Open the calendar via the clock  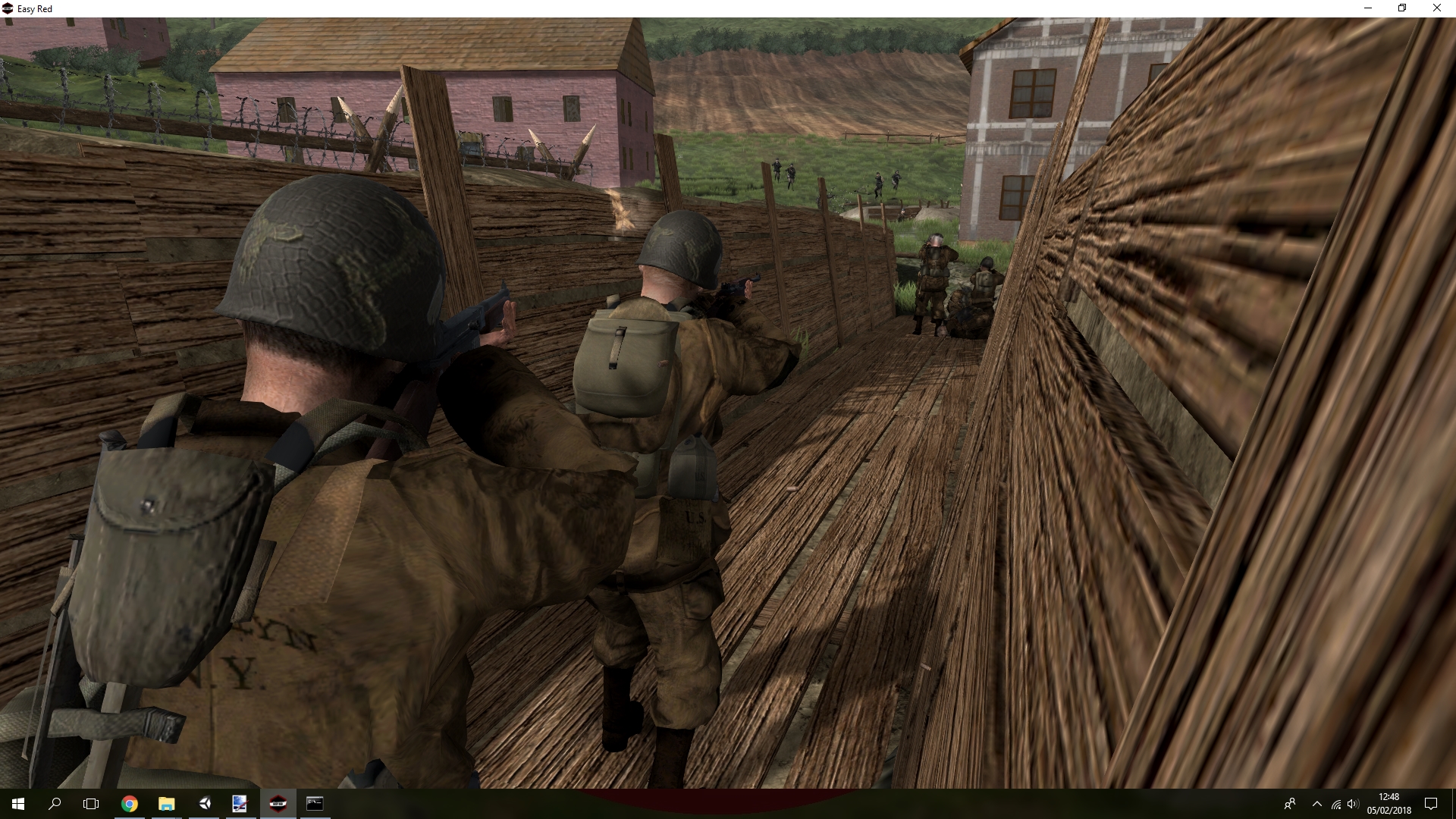[x=1390, y=804]
